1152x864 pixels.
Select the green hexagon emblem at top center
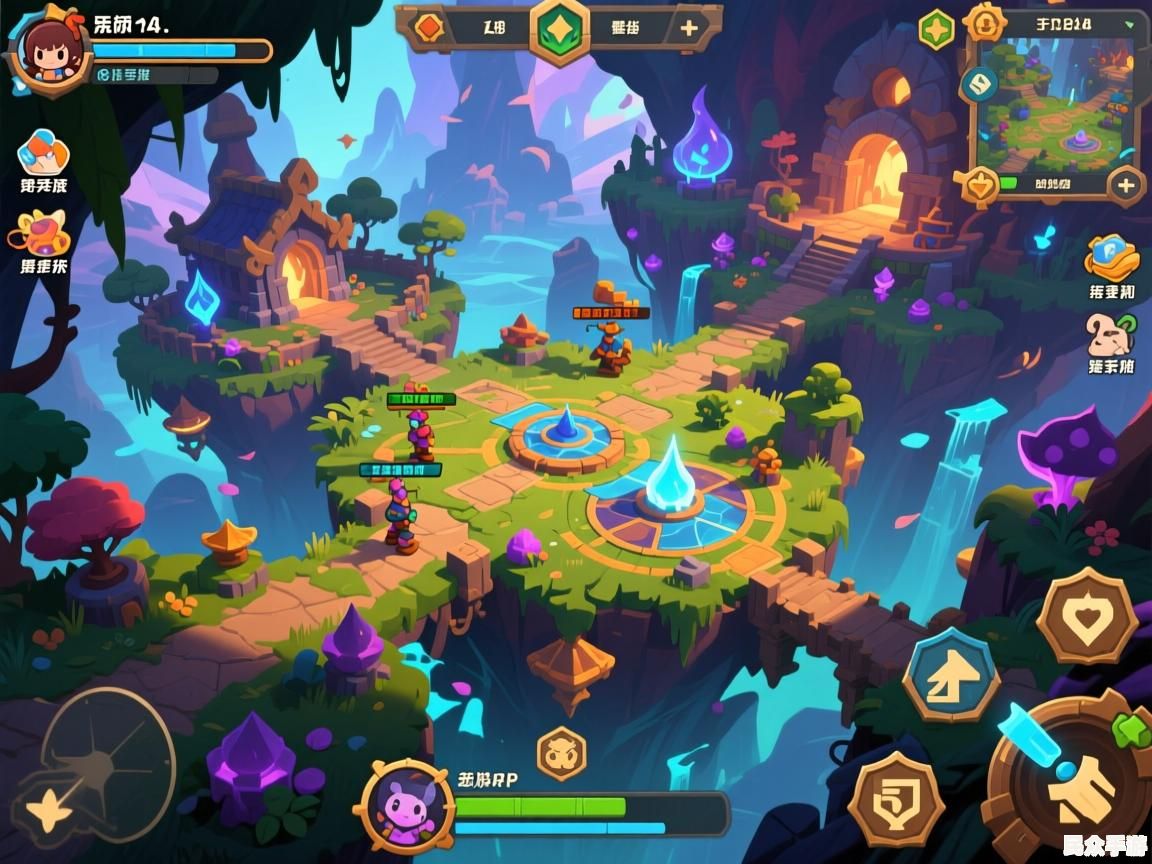[x=560, y=29]
